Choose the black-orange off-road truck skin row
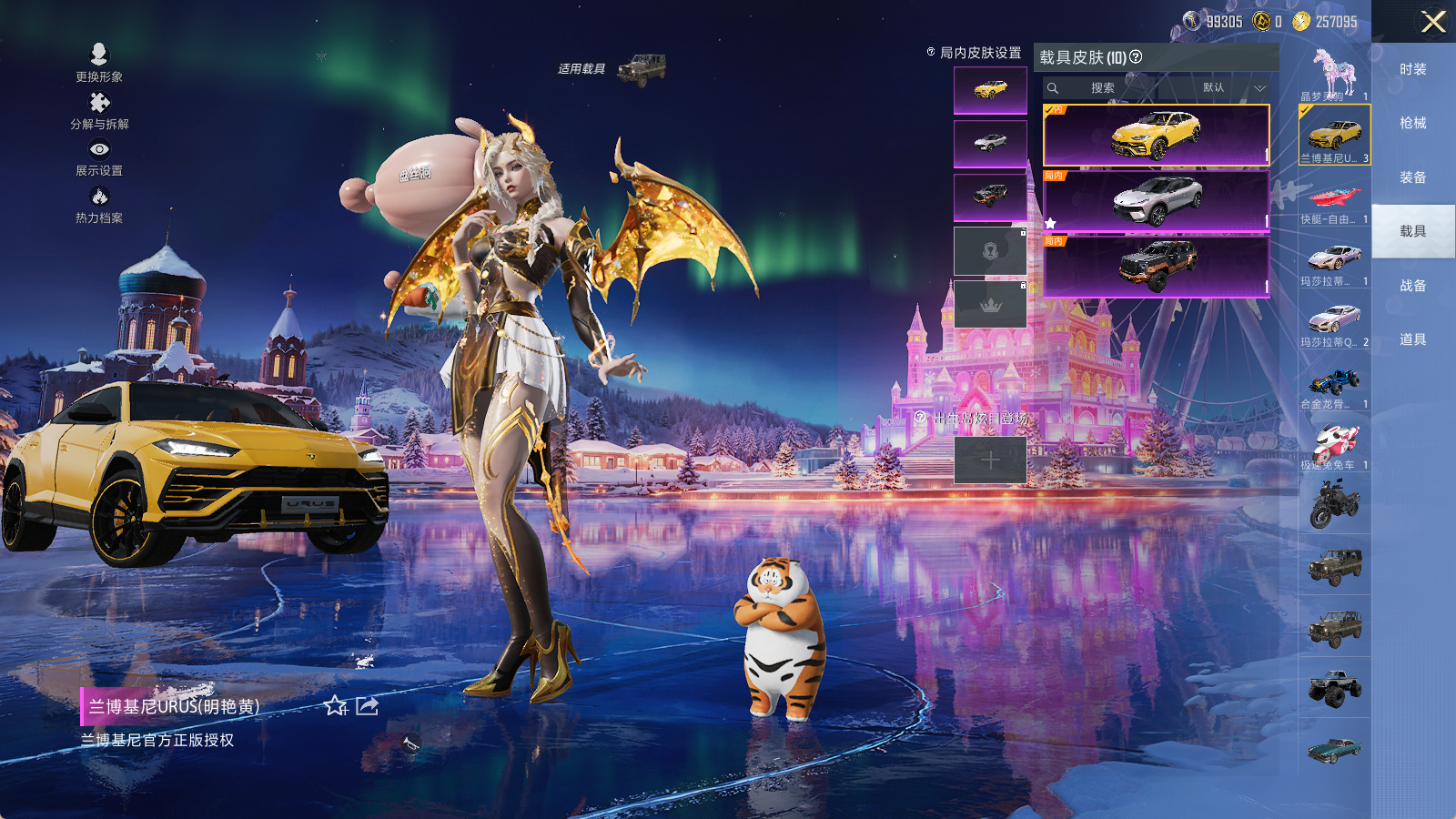 tap(1156, 266)
